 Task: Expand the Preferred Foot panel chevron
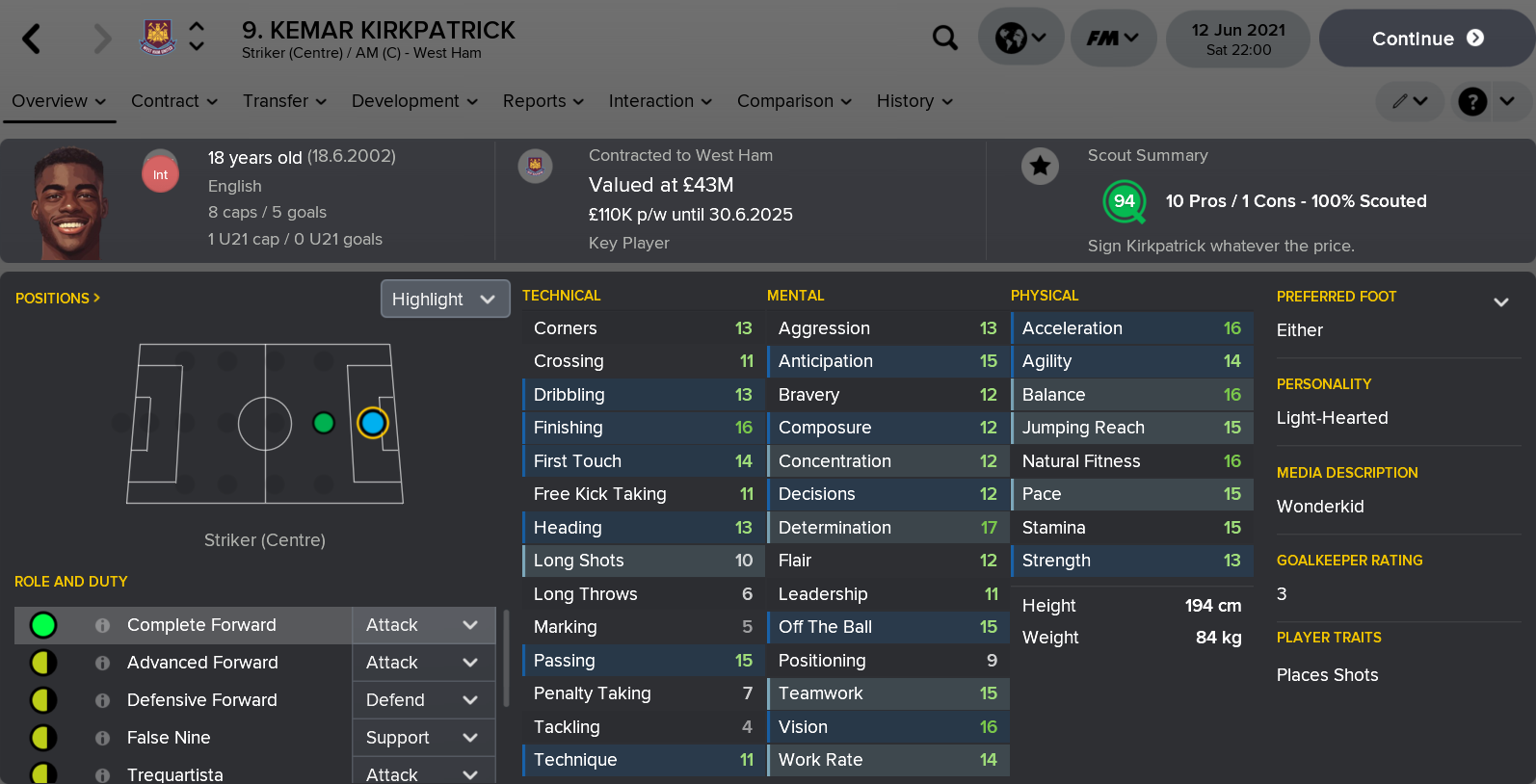click(1500, 302)
